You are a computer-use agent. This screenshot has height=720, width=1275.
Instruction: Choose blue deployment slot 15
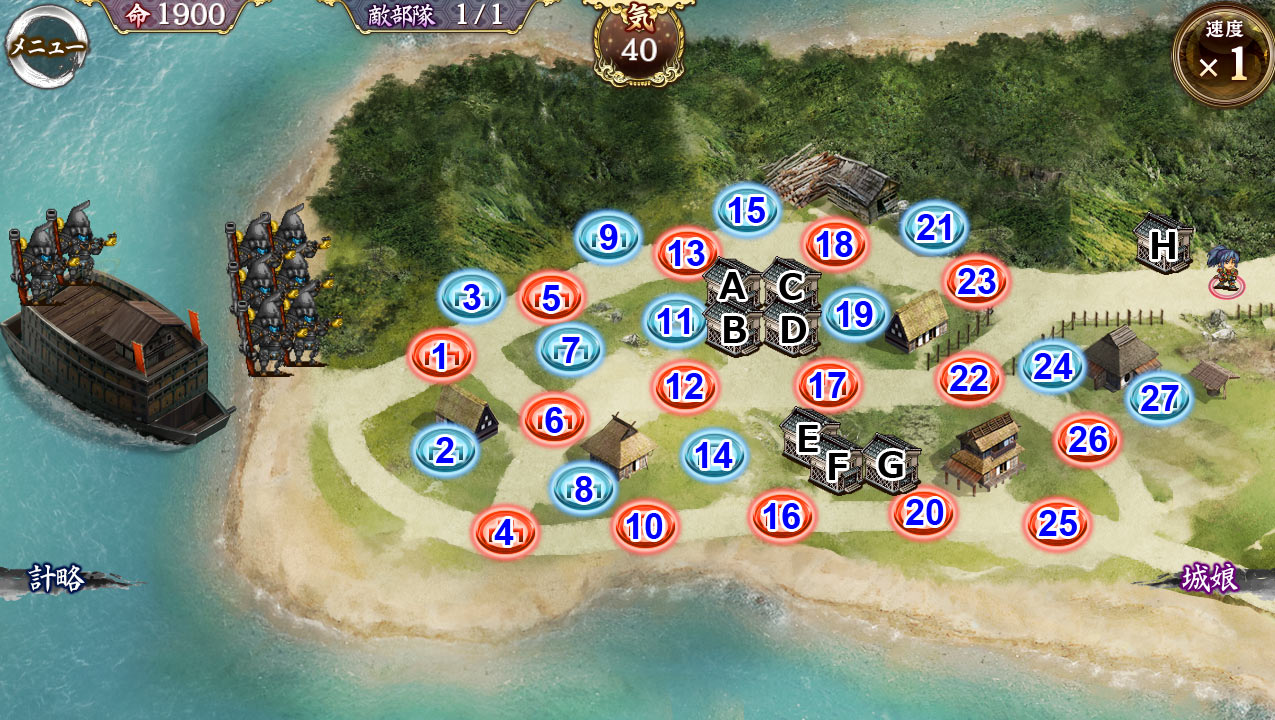747,211
